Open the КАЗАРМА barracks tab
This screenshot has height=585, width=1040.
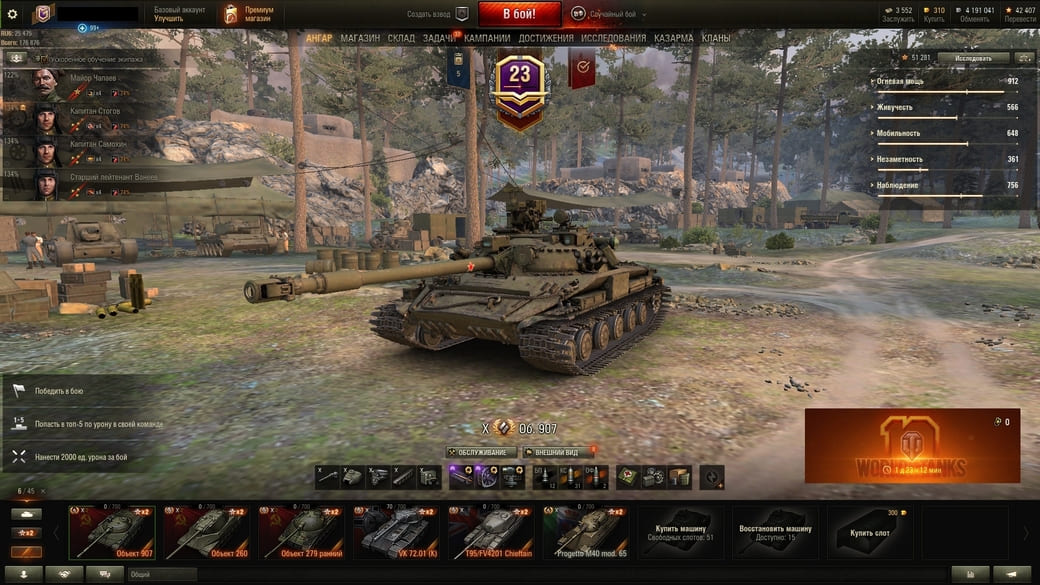pyautogui.click(x=674, y=38)
